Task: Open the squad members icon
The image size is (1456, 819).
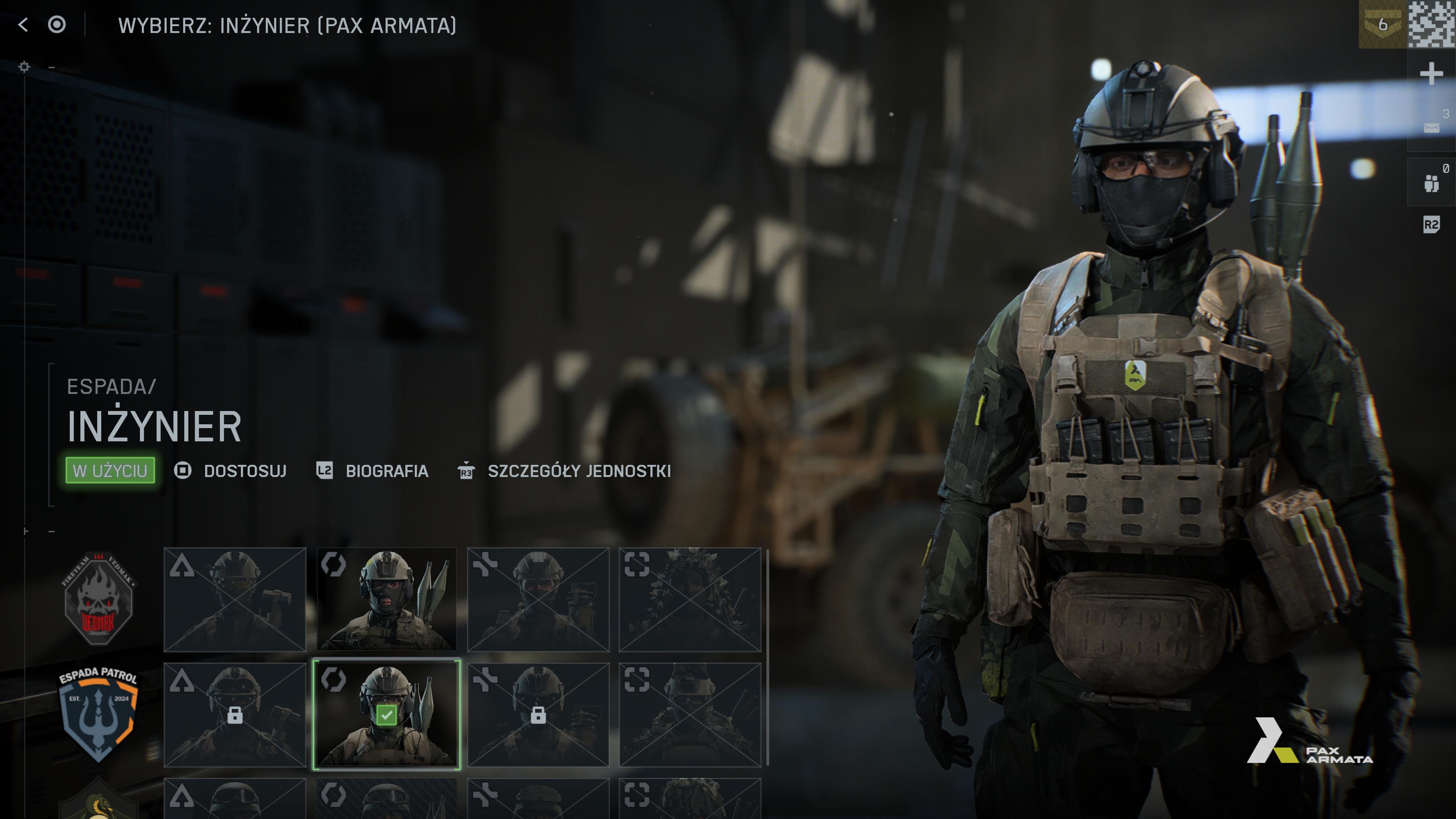Action: [1431, 182]
